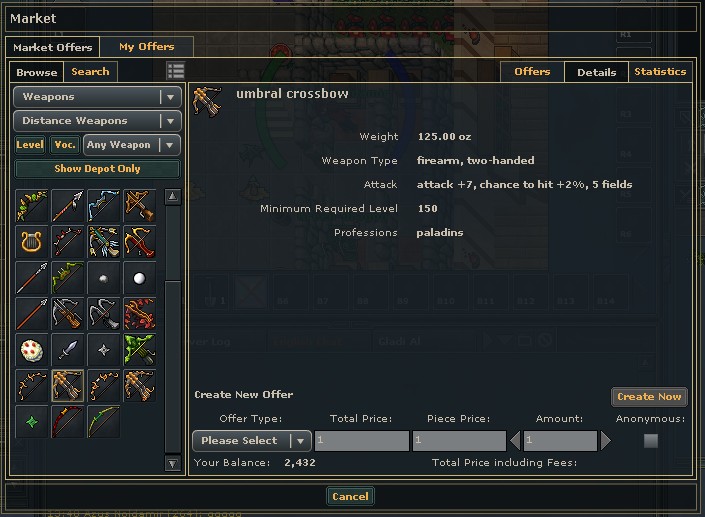The height and width of the screenshot is (517, 705).
Task: Choose the green throwing star item
Action: pos(31,421)
